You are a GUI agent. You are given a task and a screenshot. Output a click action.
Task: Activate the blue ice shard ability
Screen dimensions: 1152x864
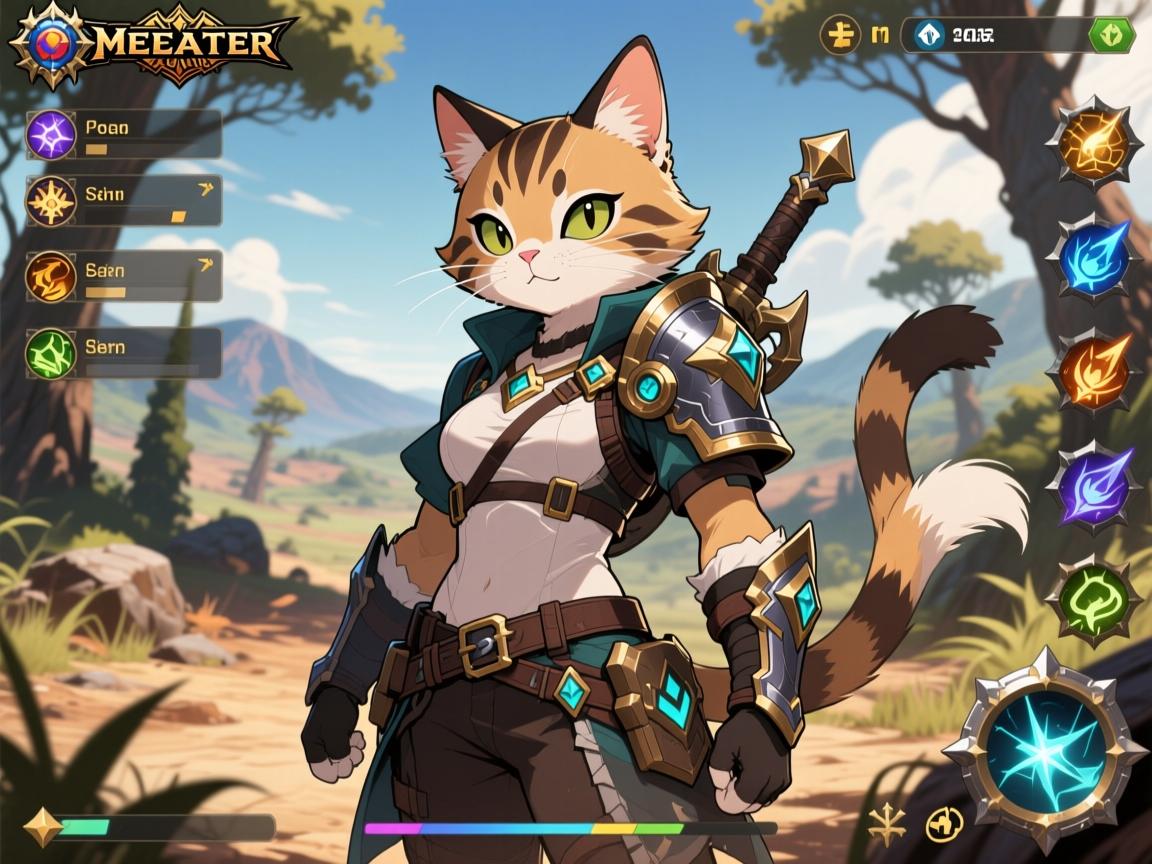(1094, 257)
